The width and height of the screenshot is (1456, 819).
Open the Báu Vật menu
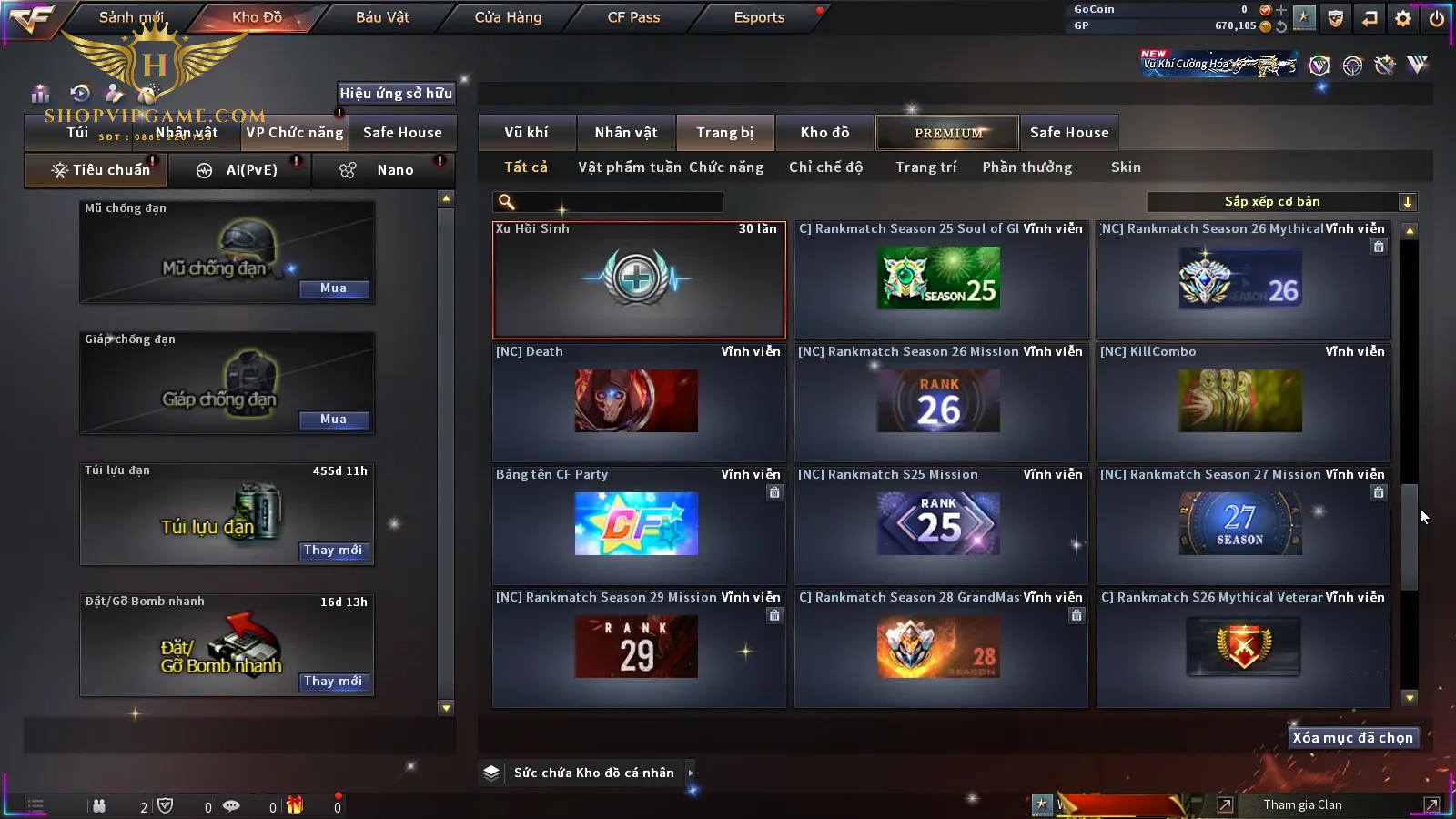[x=382, y=17]
